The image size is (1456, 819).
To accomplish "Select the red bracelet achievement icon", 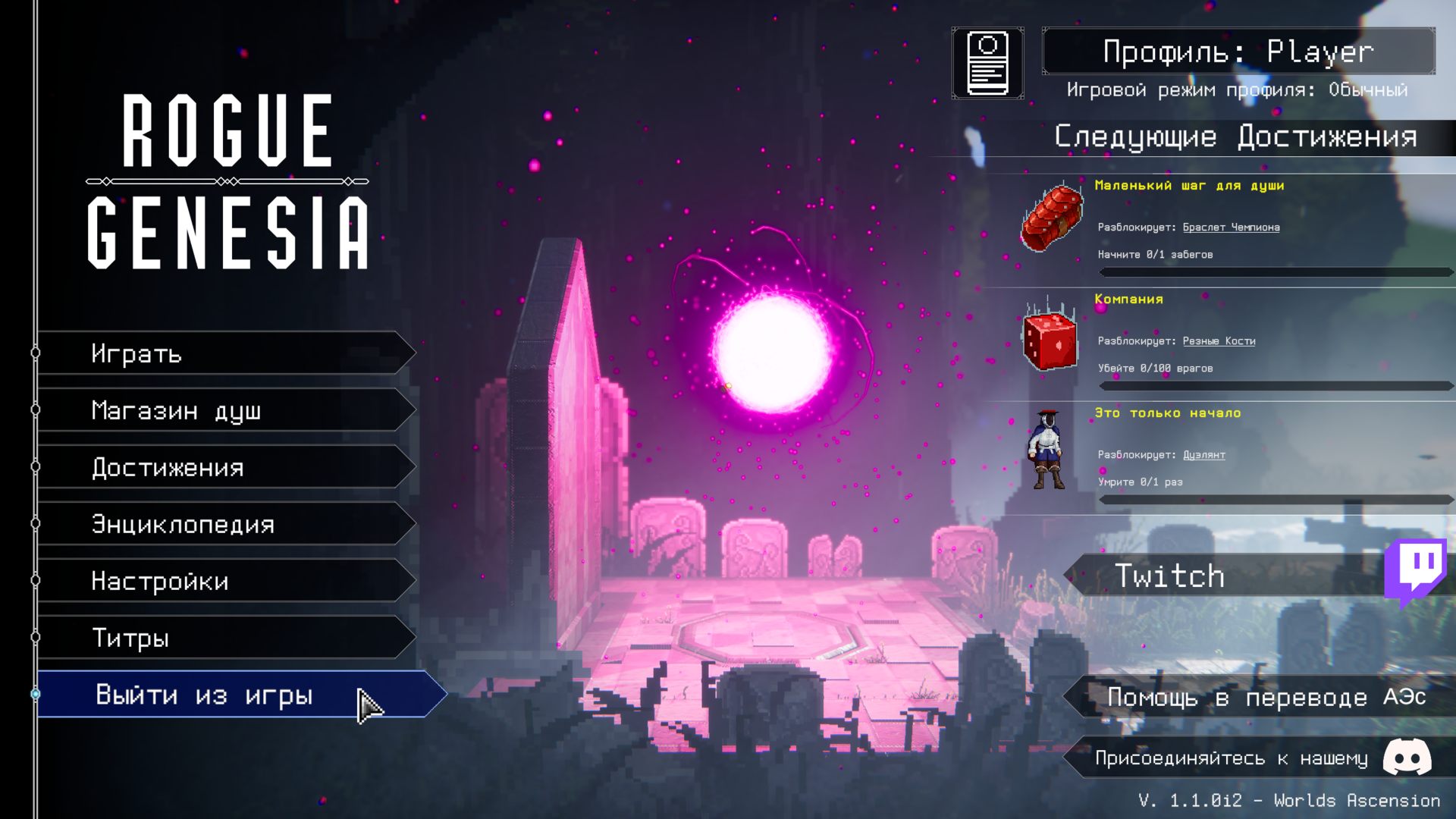I will click(1051, 218).
